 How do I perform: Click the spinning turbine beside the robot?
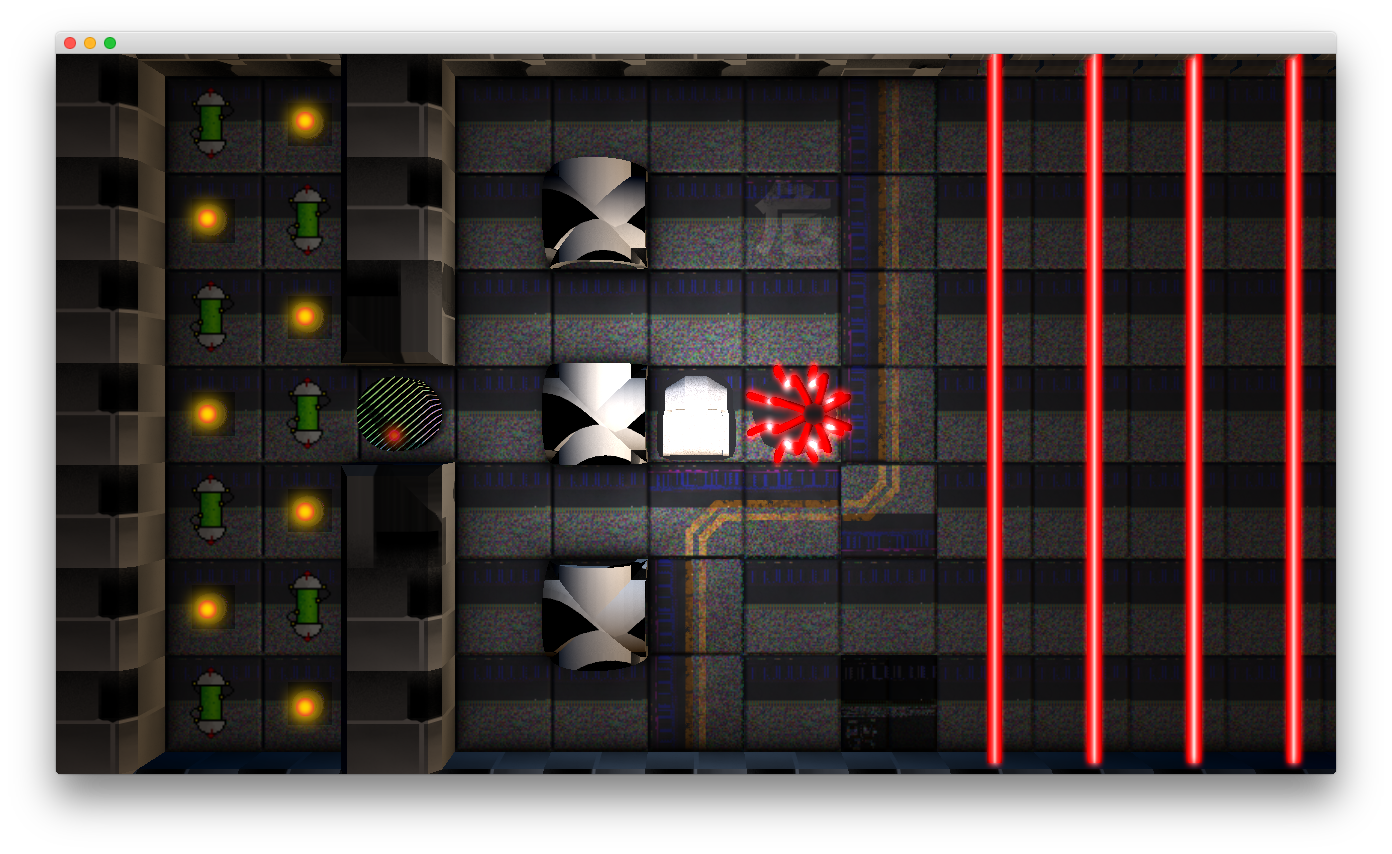pyautogui.click(x=593, y=415)
